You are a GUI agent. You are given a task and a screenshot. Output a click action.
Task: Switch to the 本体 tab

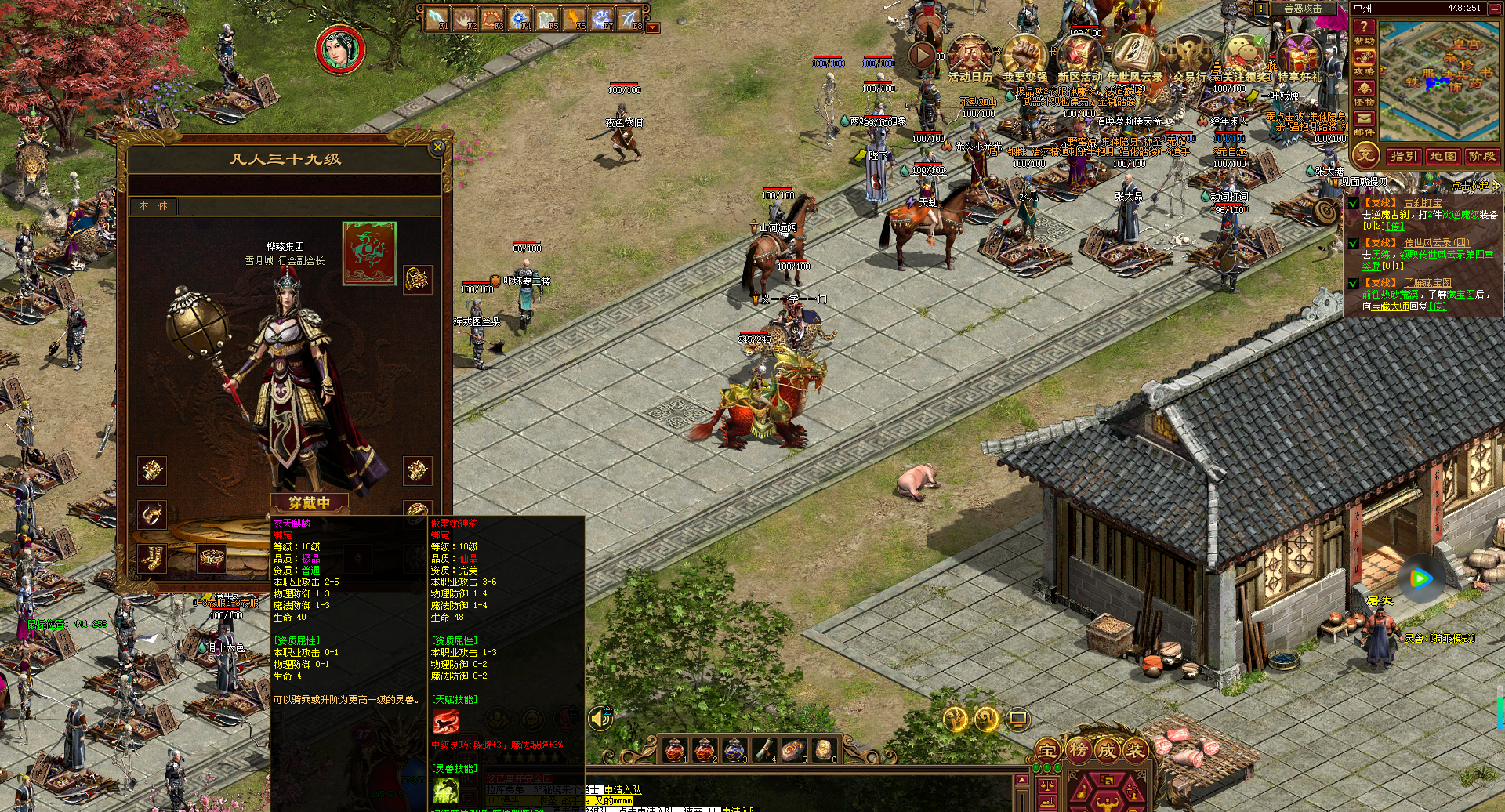(x=154, y=206)
